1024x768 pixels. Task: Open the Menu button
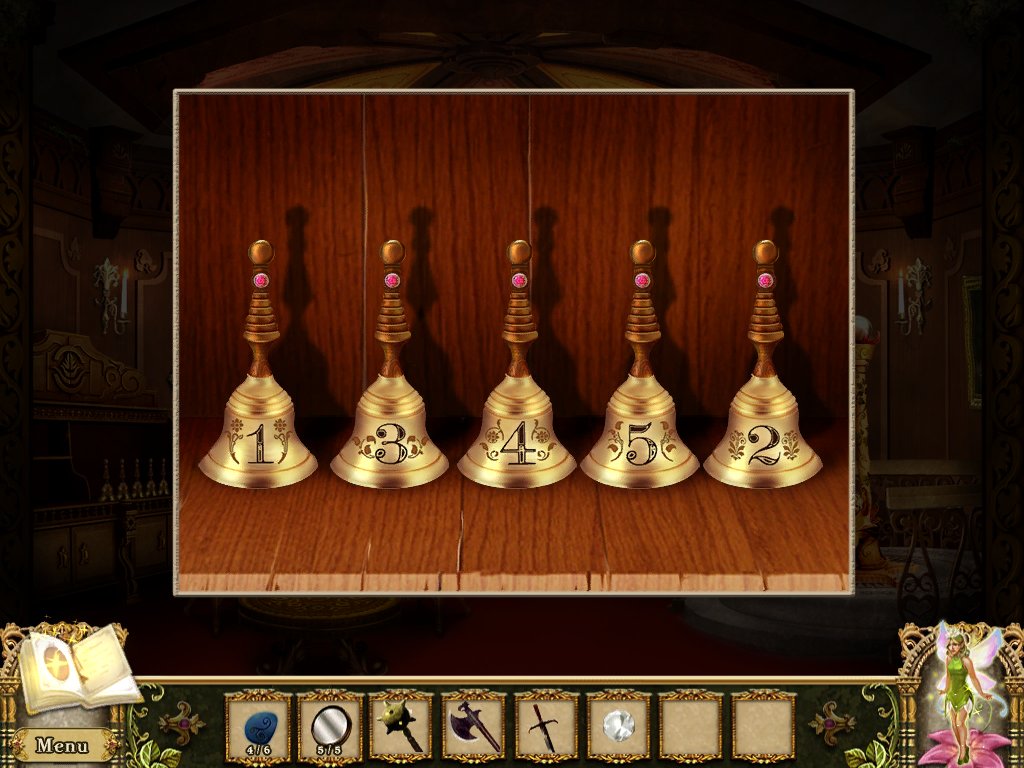(x=61, y=745)
